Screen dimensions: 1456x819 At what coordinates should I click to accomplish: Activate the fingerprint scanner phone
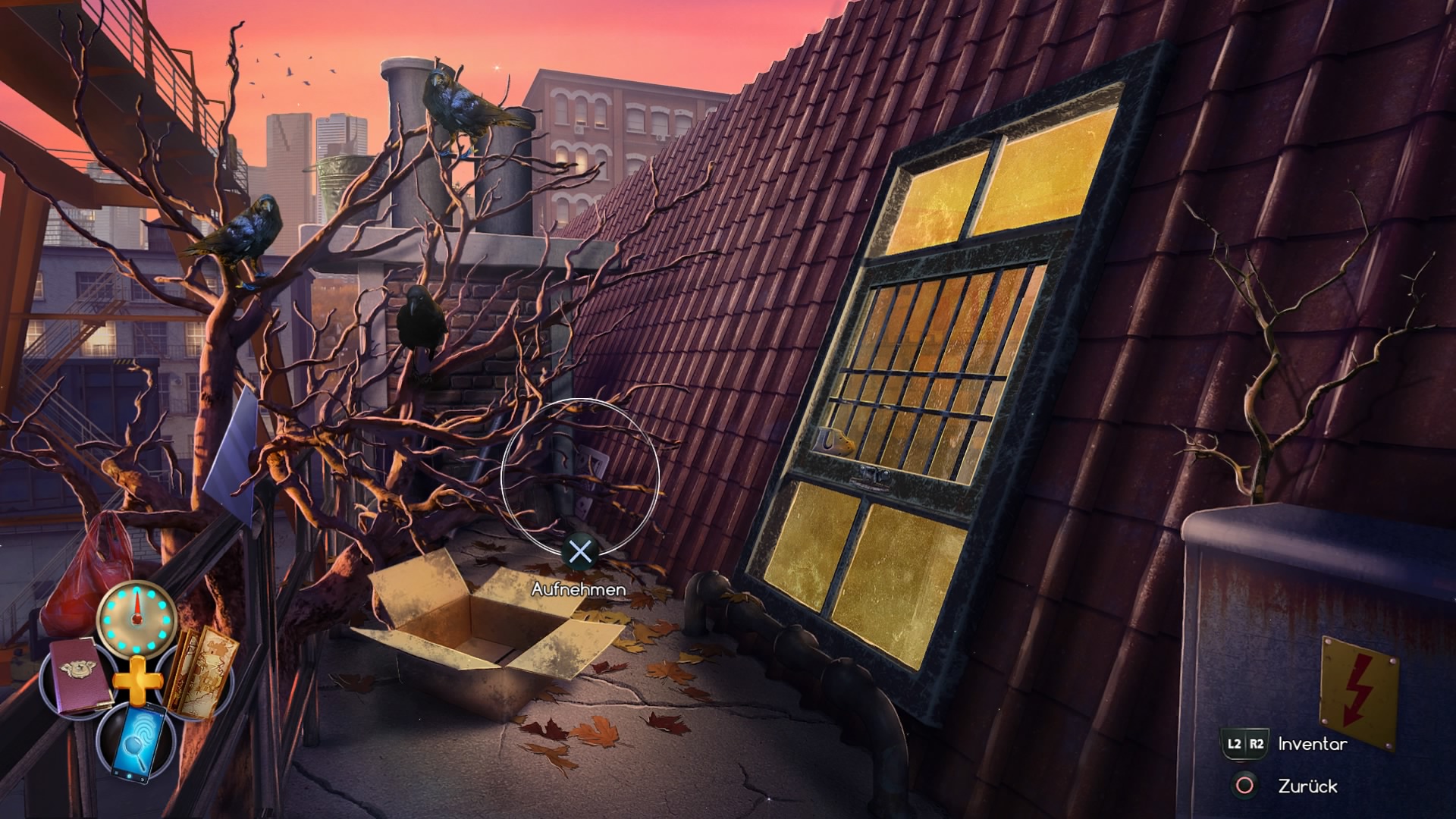(x=138, y=738)
